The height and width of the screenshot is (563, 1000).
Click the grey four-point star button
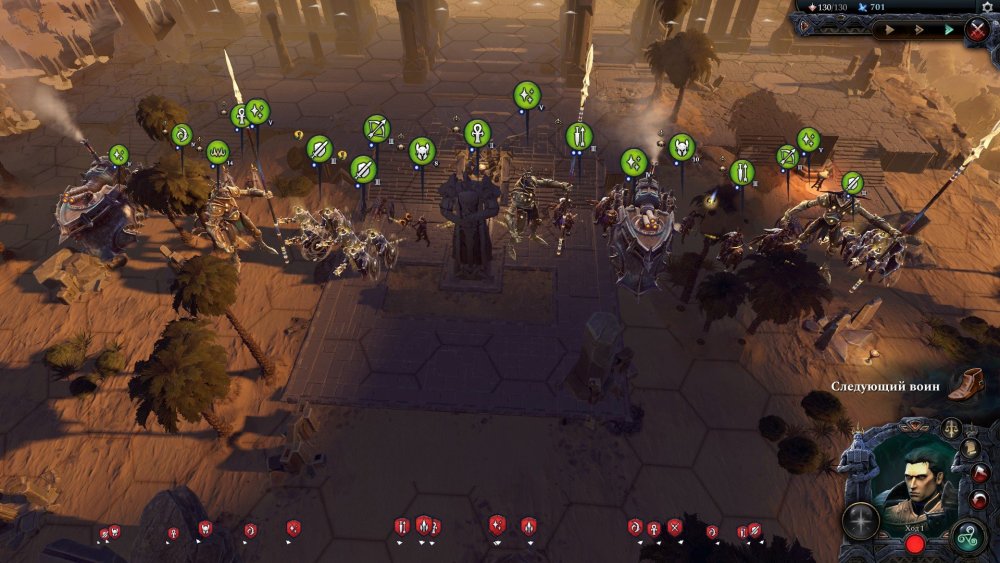pyautogui.click(x=860, y=519)
